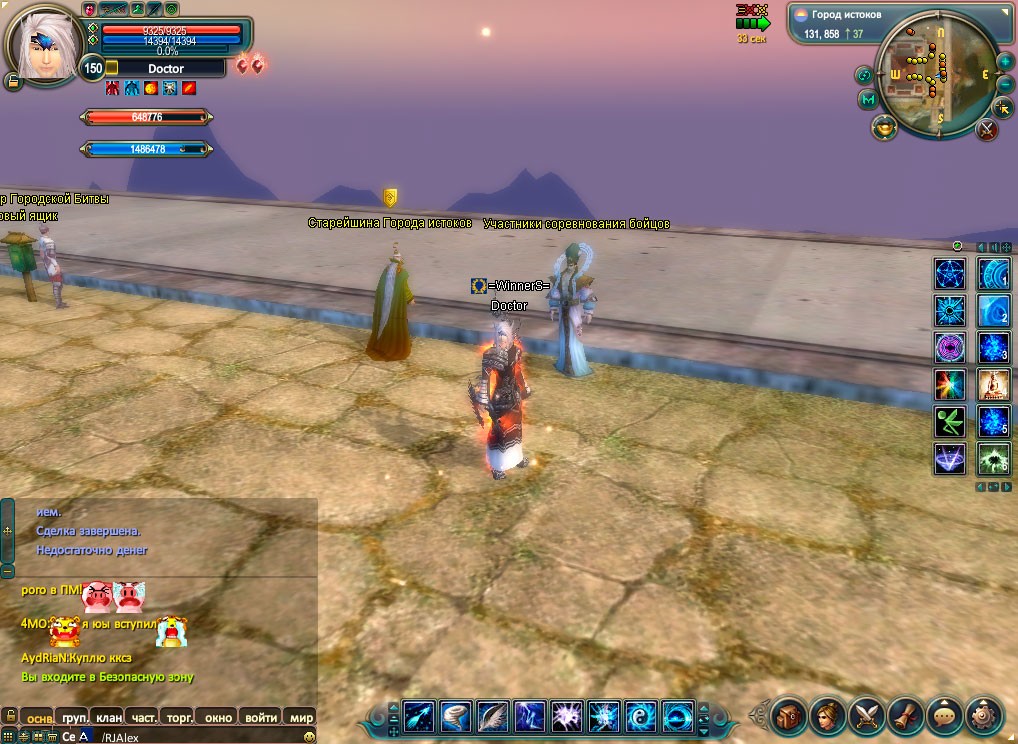Open the backpack inventory button

pos(788,716)
